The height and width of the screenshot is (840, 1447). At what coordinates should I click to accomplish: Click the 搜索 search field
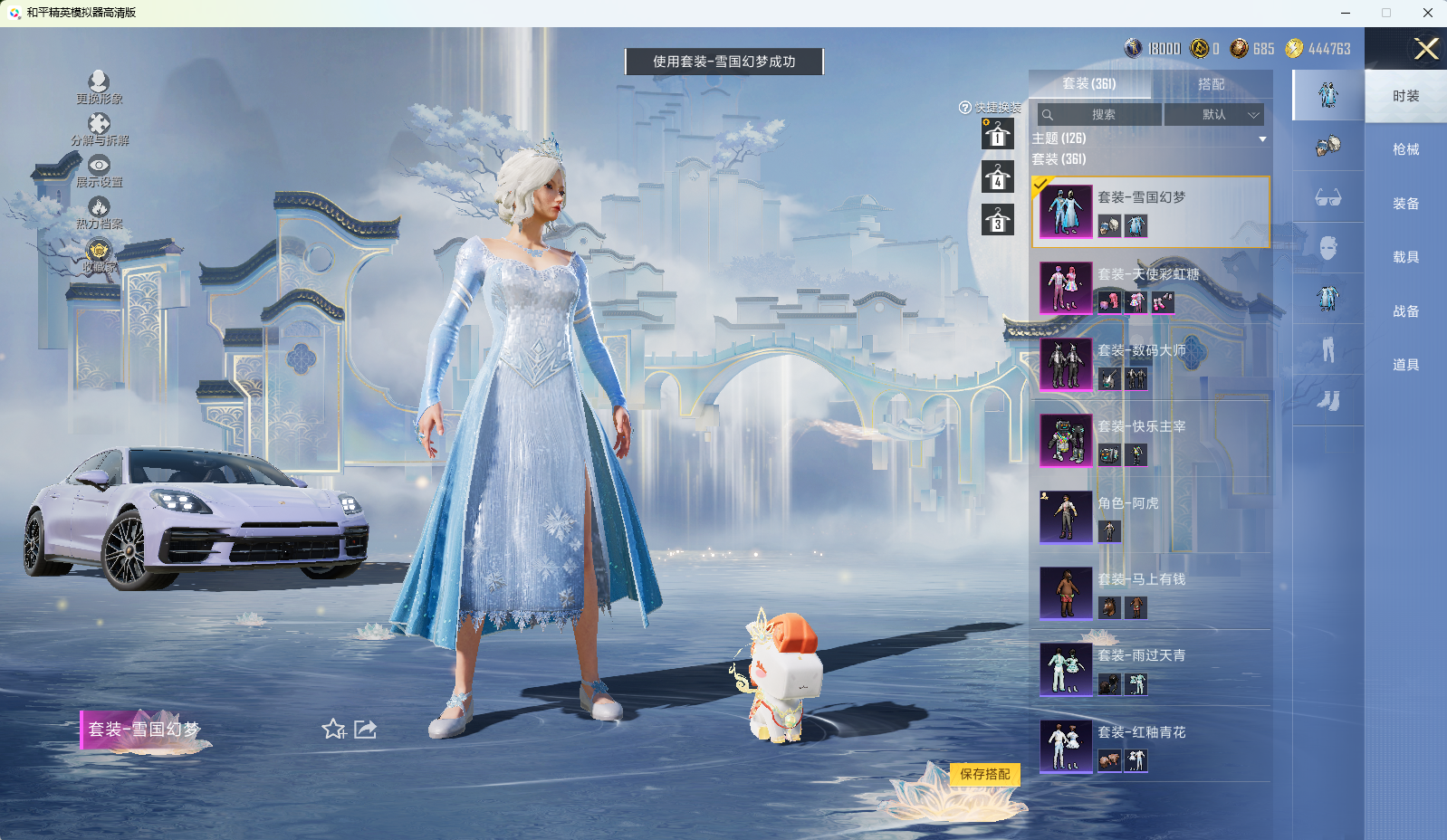pos(1101,115)
